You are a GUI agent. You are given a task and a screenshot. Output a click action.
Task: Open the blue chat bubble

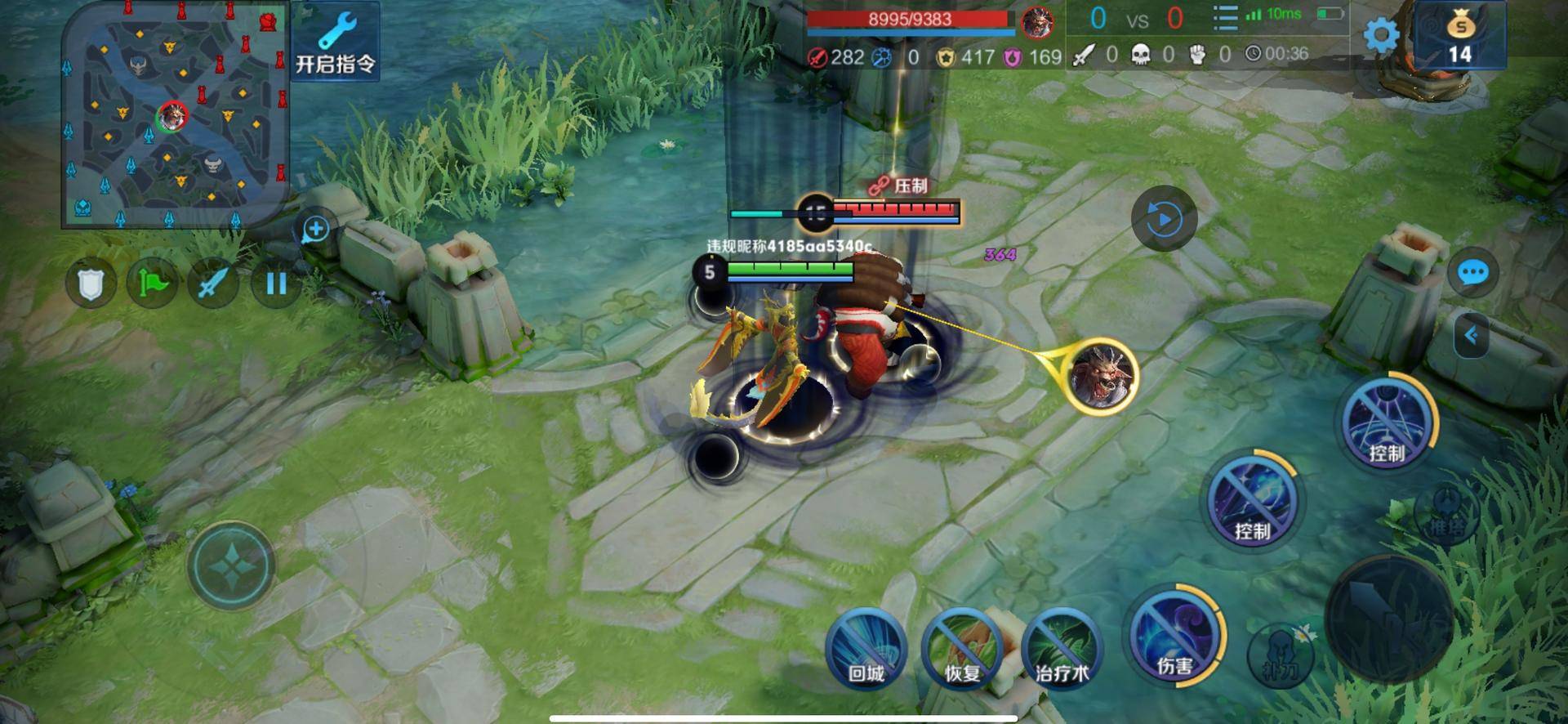[x=1472, y=272]
